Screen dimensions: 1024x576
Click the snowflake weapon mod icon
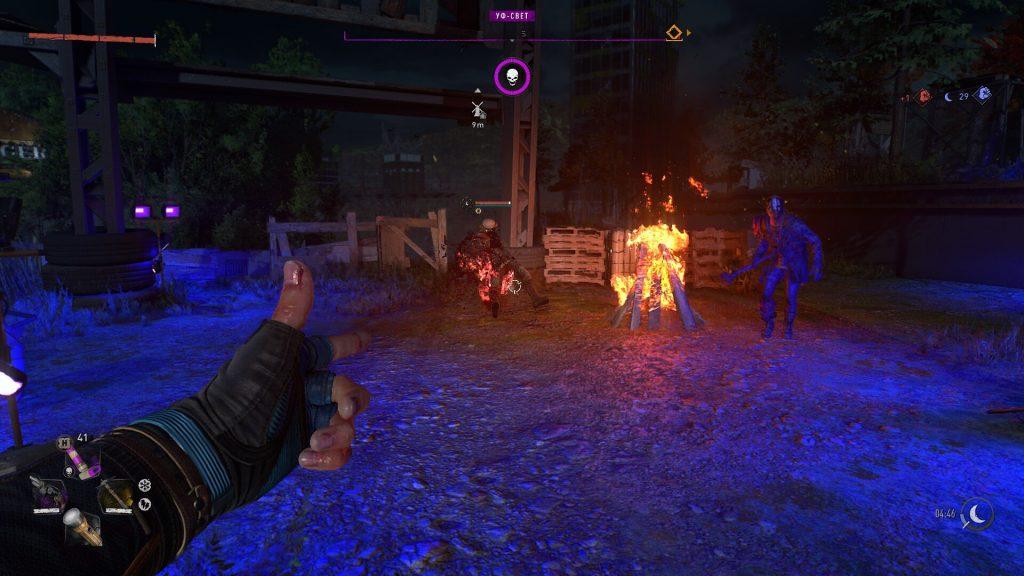[144, 486]
